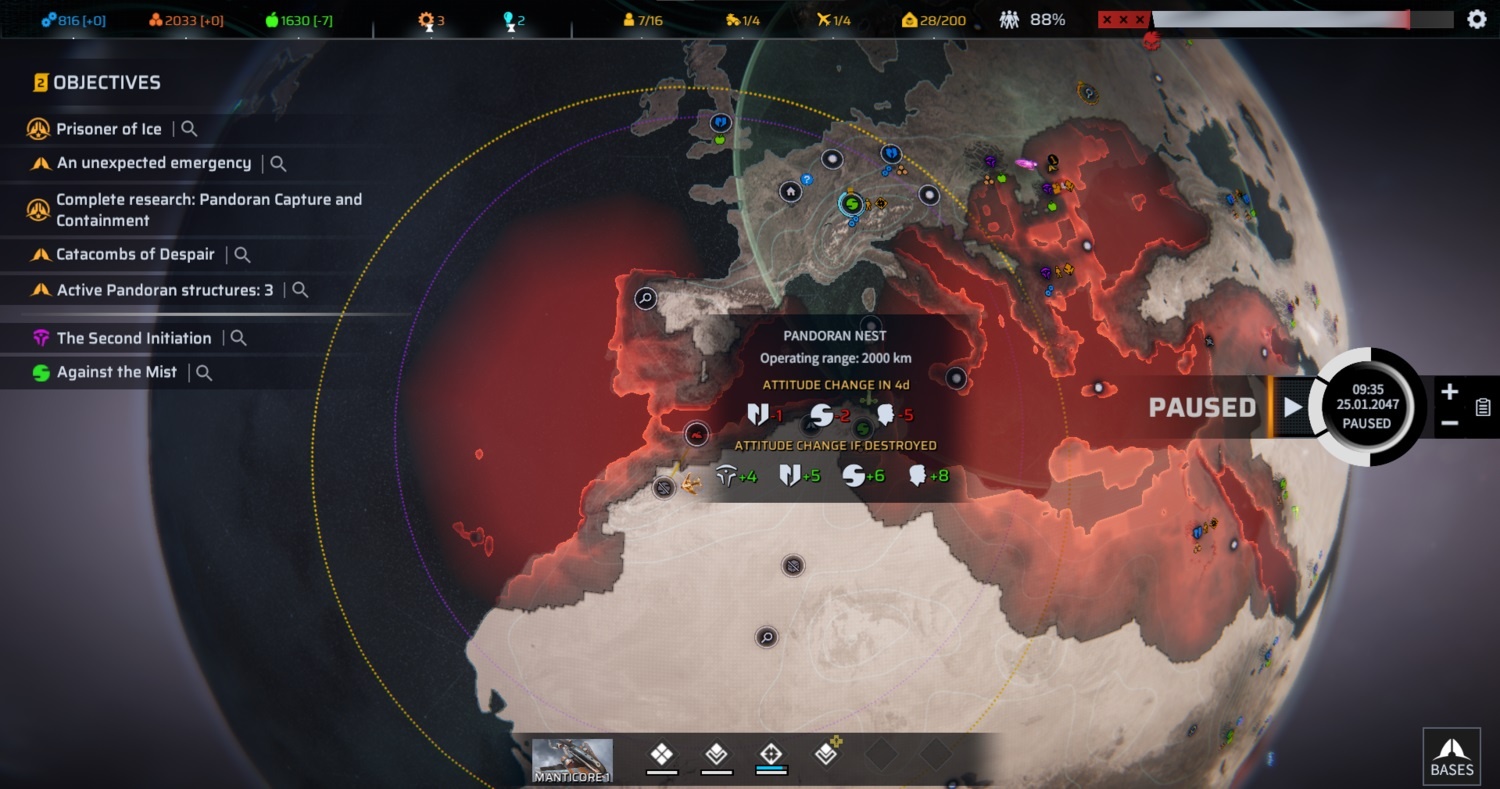Select the highlighted green Synedrion haven marker
Viewport: 1500px width, 789px height.
click(850, 204)
